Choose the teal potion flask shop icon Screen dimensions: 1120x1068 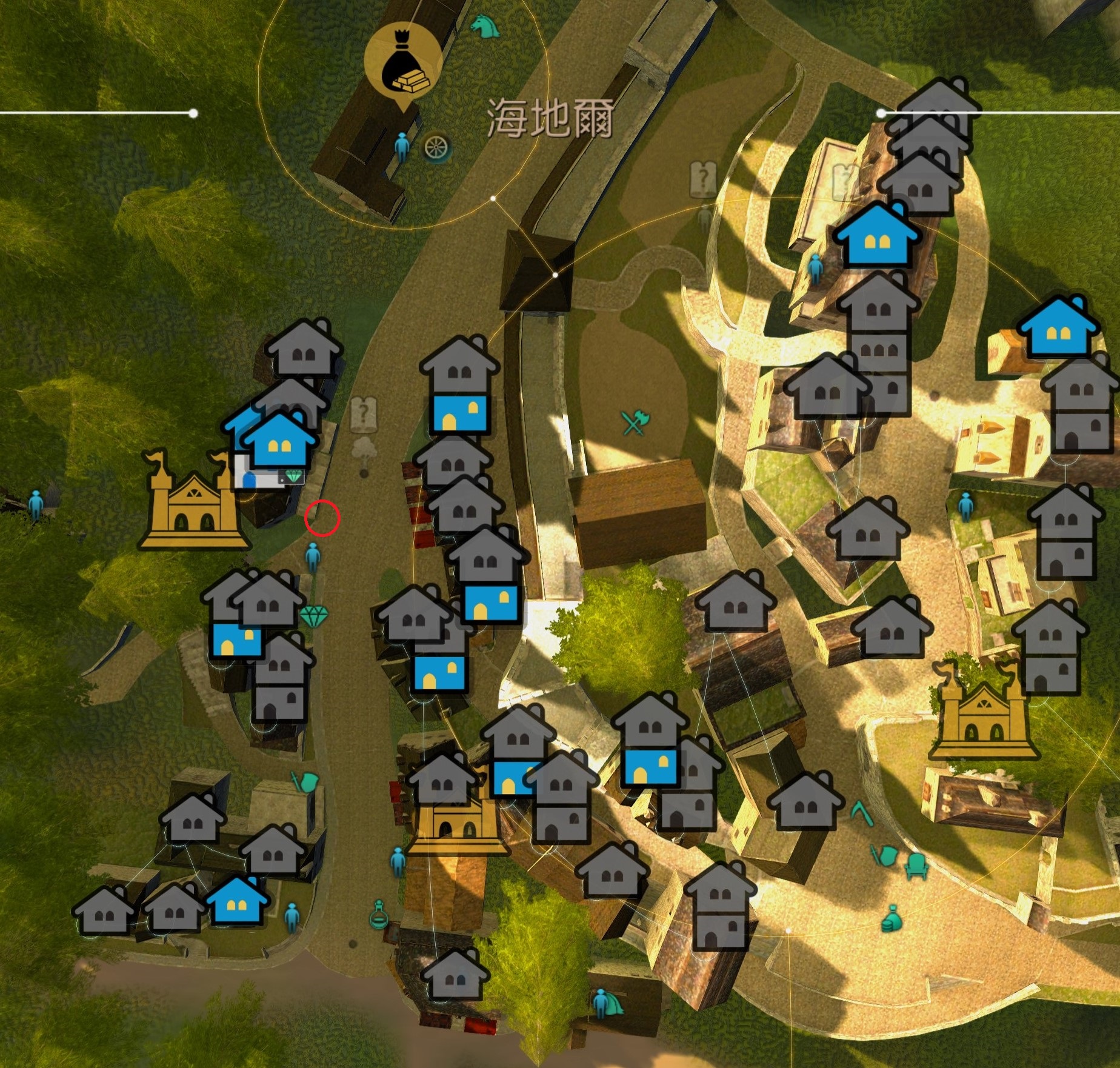[x=379, y=914]
